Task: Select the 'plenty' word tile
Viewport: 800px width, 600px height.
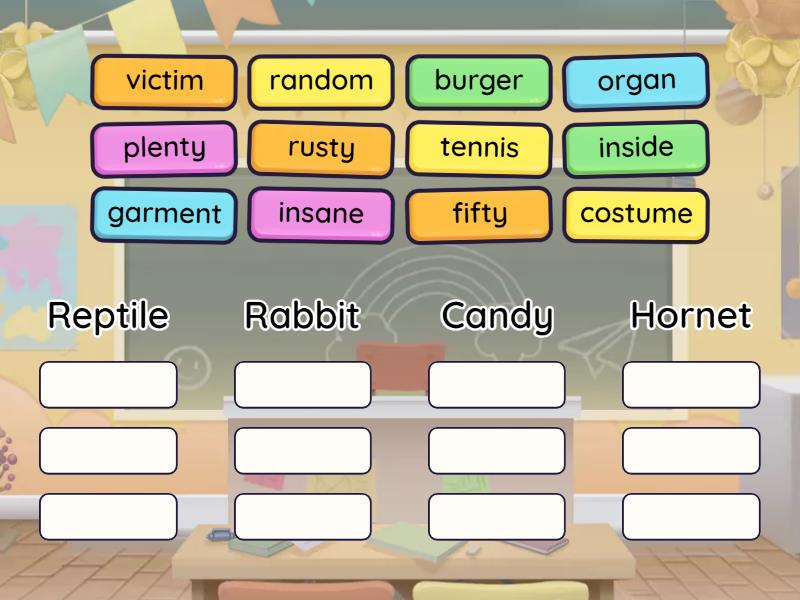Action: (164, 148)
